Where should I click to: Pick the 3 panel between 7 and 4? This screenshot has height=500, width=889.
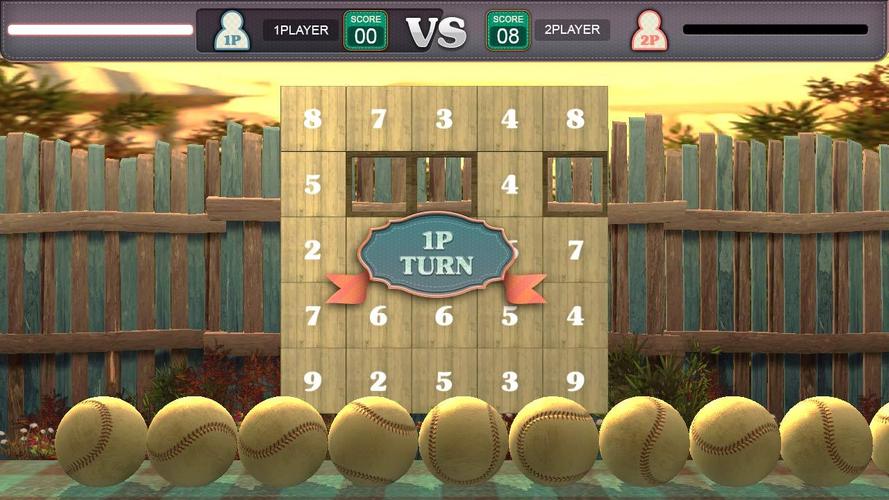[444, 119]
